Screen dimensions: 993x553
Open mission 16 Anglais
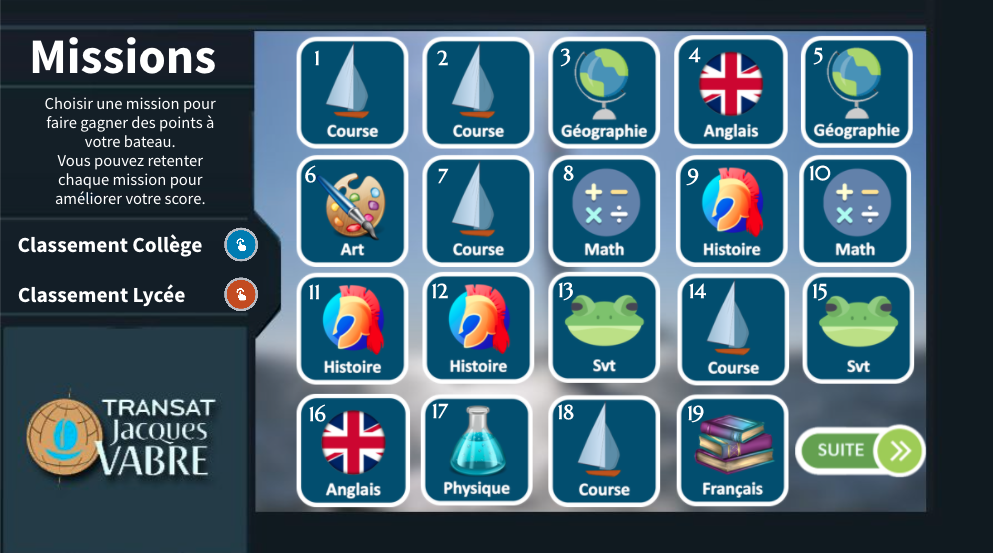point(353,450)
